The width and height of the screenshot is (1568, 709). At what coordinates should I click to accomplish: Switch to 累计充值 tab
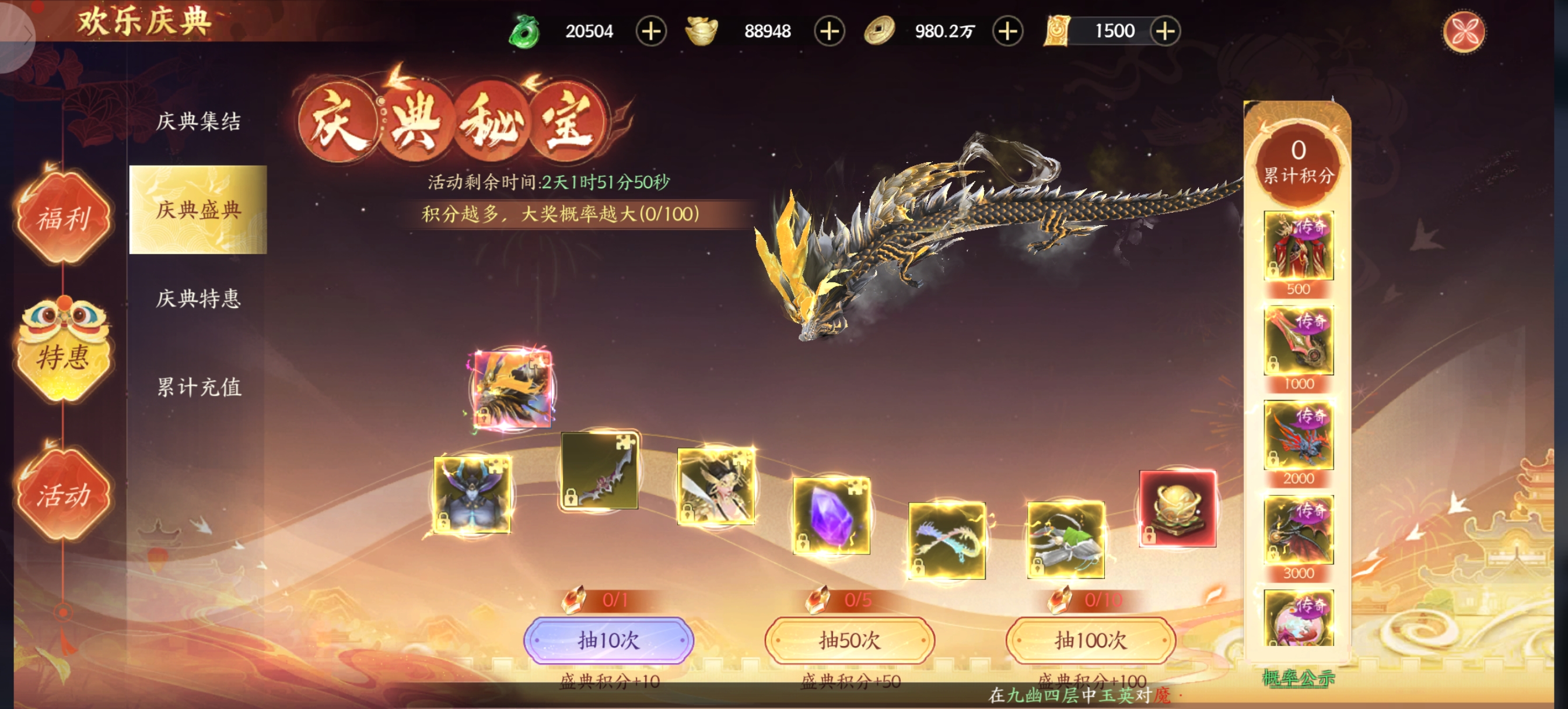198,387
